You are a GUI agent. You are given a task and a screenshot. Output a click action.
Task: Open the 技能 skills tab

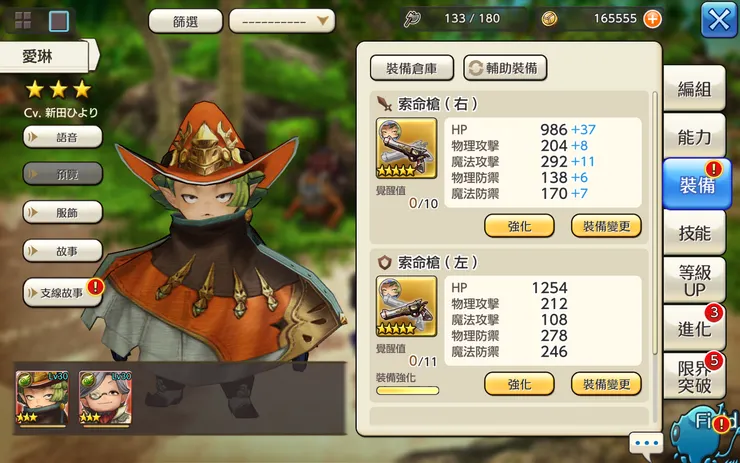tap(695, 233)
